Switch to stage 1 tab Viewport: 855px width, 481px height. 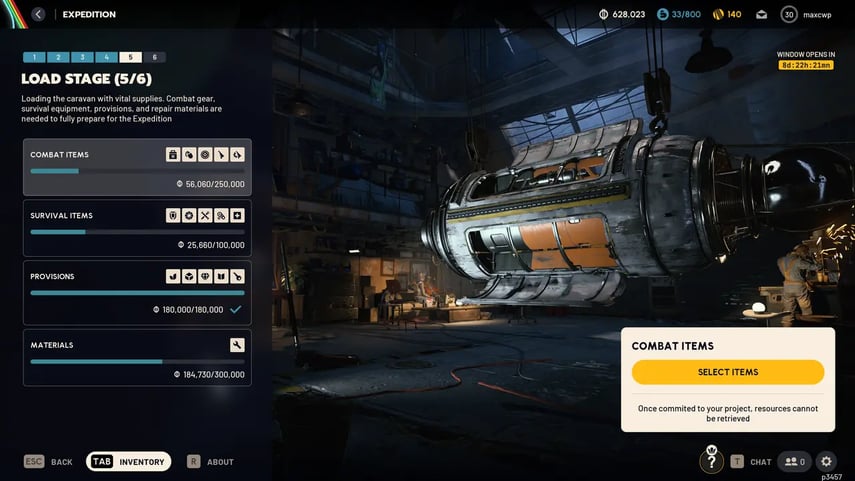pos(34,58)
